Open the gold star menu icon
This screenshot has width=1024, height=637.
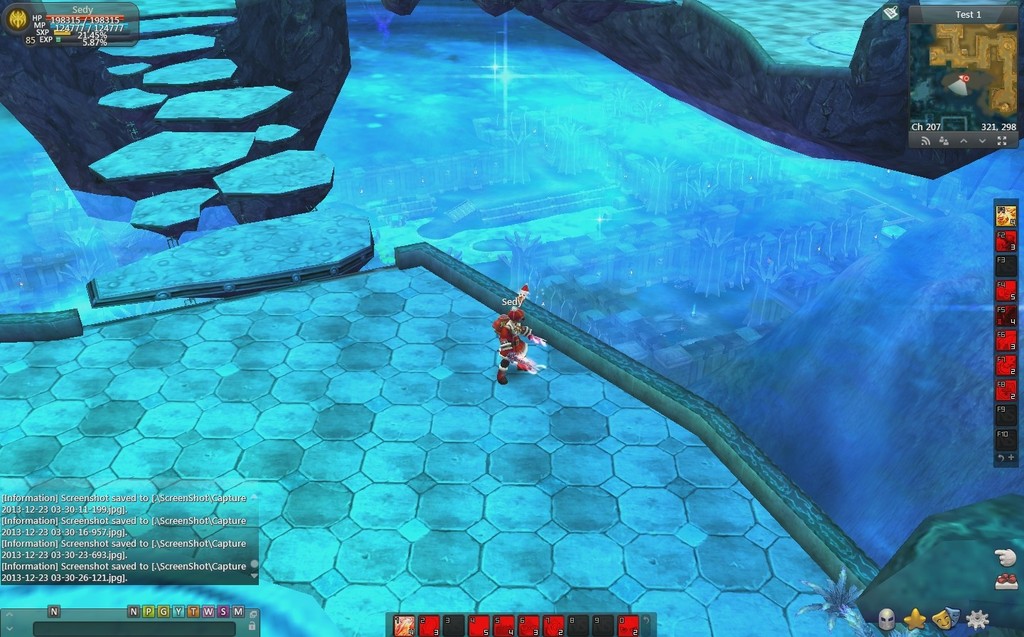pyautogui.click(x=914, y=620)
